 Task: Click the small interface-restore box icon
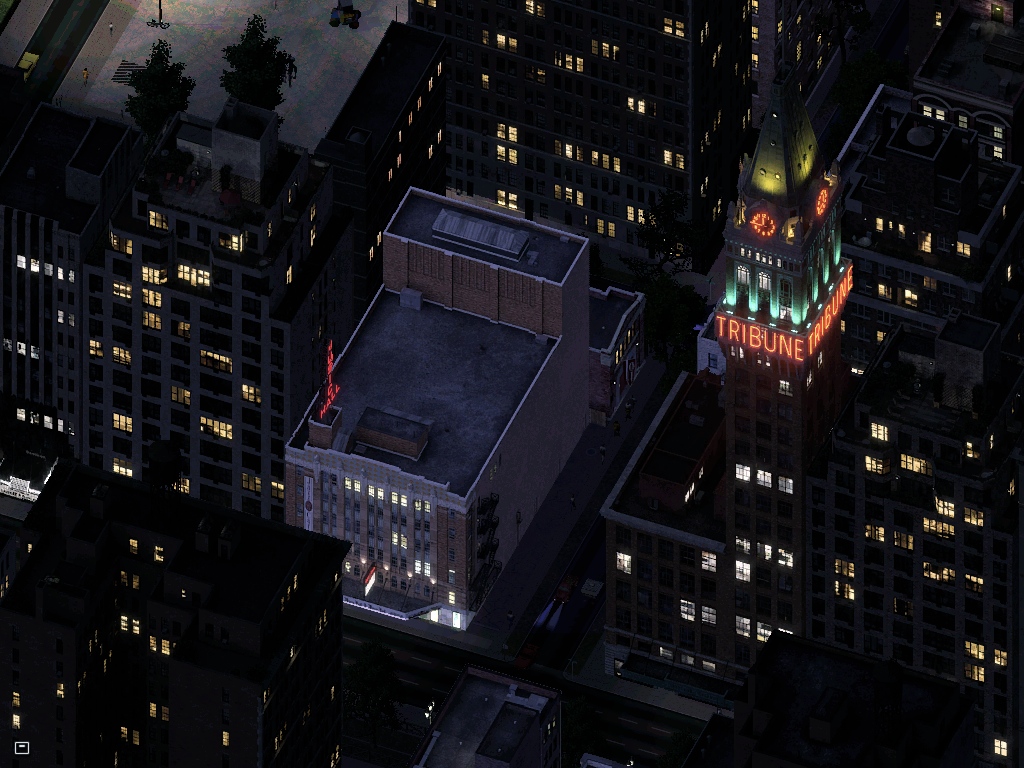point(22,747)
